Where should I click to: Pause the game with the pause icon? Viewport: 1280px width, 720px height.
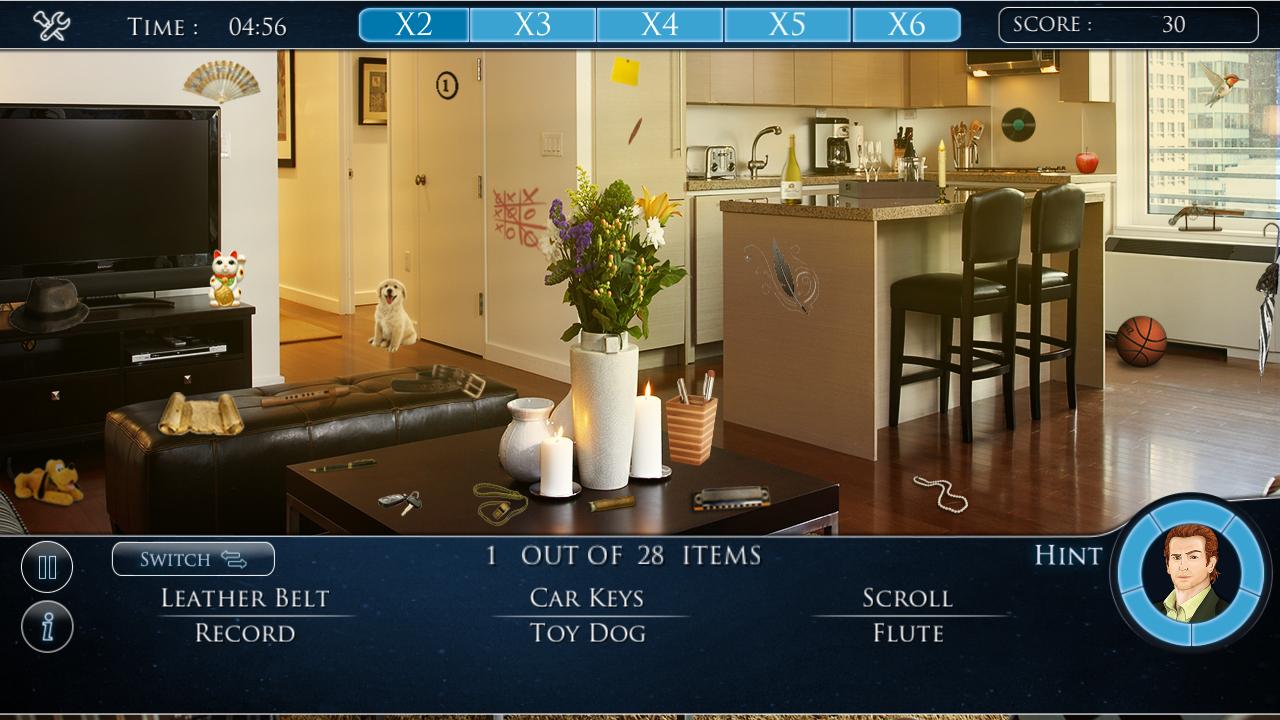[x=46, y=566]
